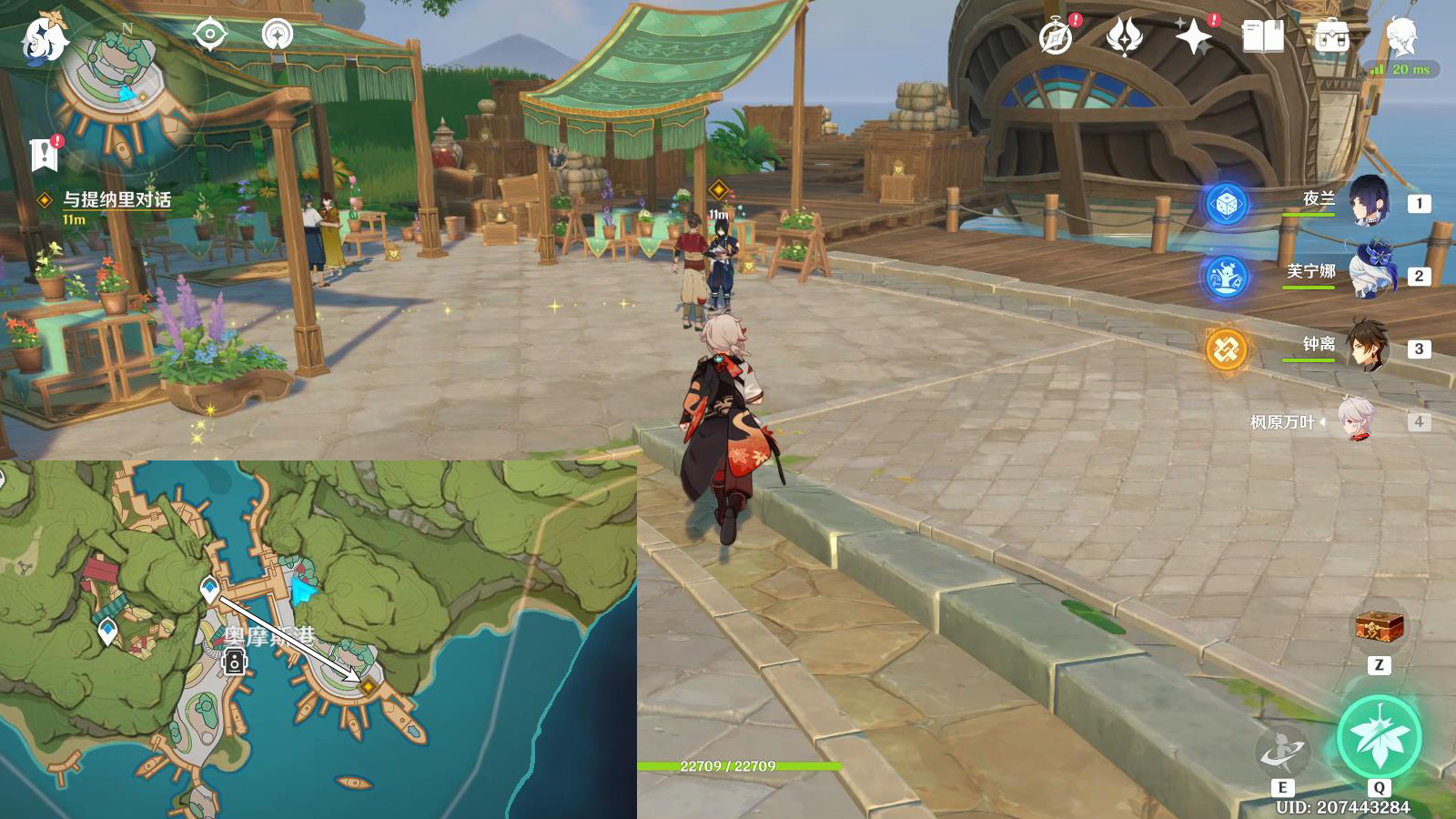Image resolution: width=1456 pixels, height=819 pixels.
Task: Use the treasure chest gadget icon
Action: 1379,626
